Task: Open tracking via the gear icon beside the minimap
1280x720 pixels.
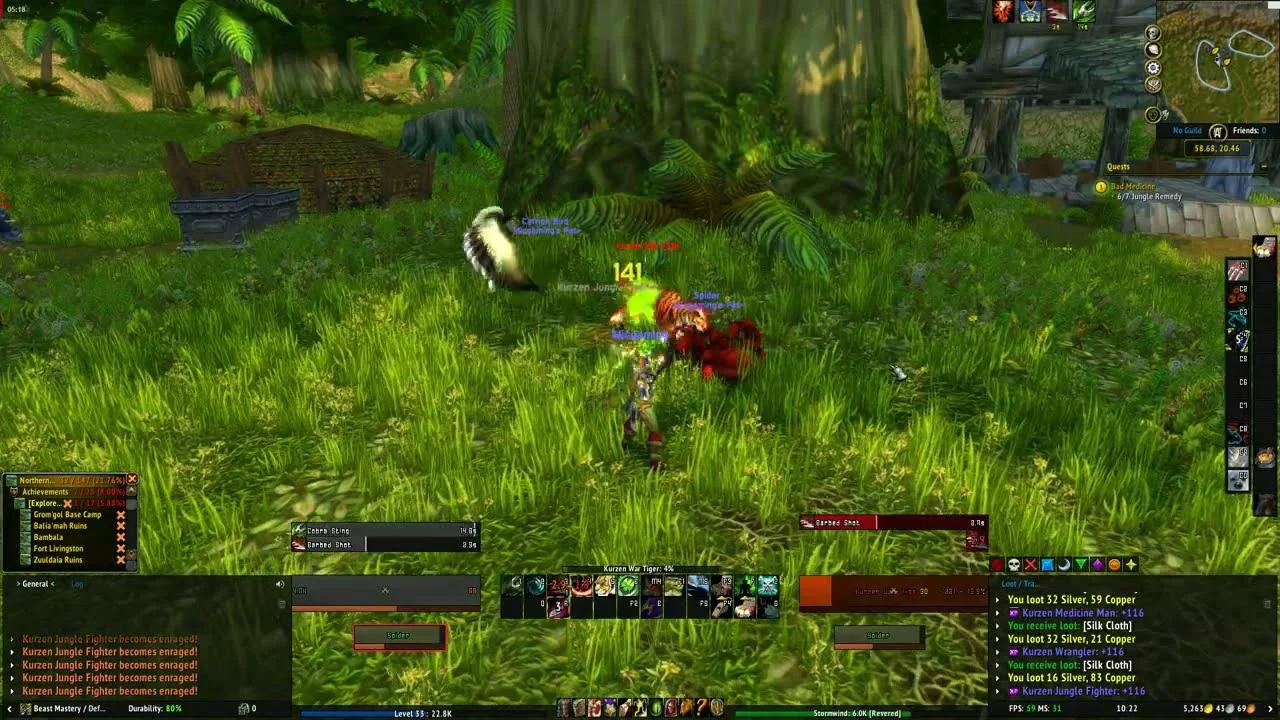Action: pyautogui.click(x=1152, y=67)
